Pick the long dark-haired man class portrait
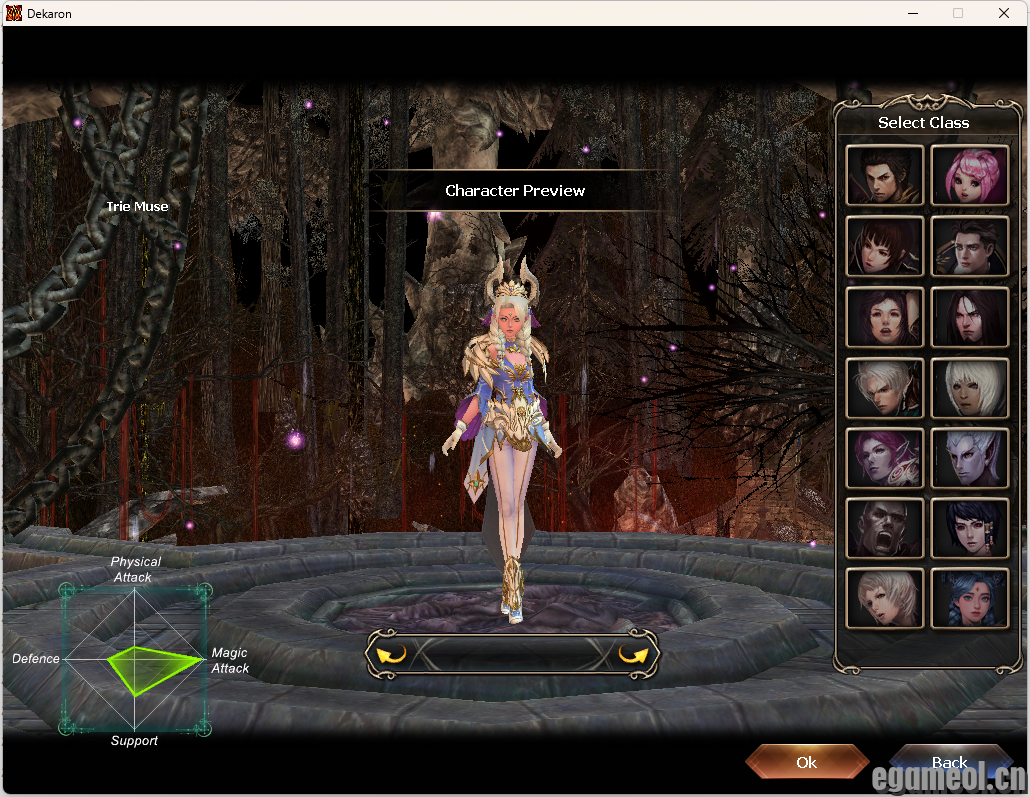 click(x=969, y=317)
